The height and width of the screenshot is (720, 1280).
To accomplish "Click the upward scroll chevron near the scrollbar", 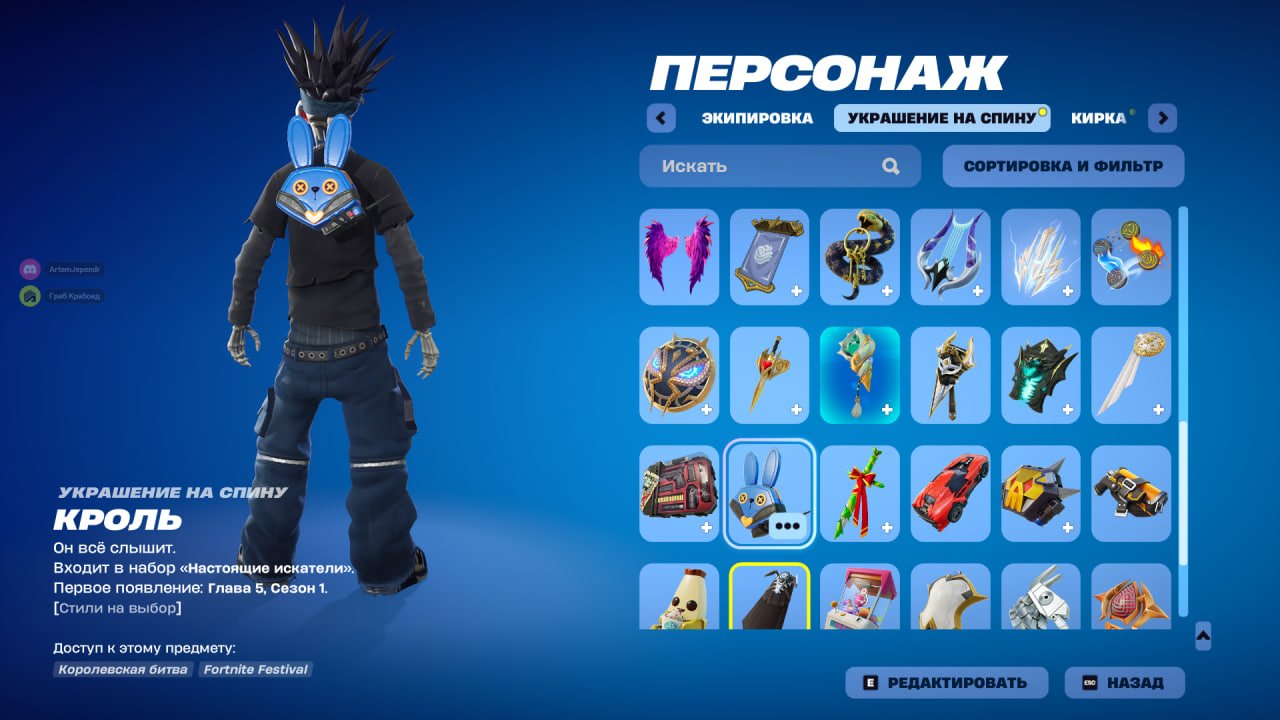I will click(x=1201, y=634).
